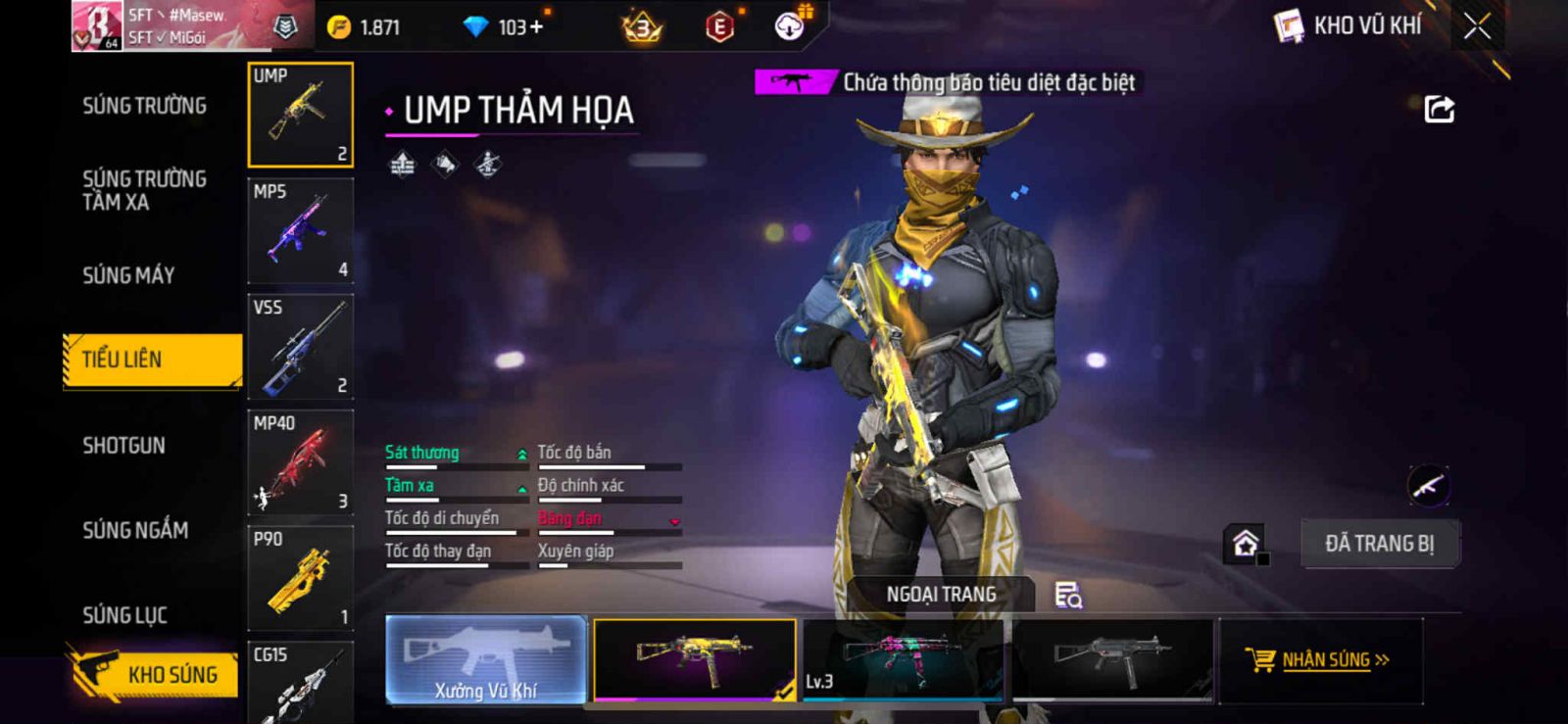Select the Lv.3 pink UMP skin
This screenshot has width=1568, height=724.
point(902,659)
